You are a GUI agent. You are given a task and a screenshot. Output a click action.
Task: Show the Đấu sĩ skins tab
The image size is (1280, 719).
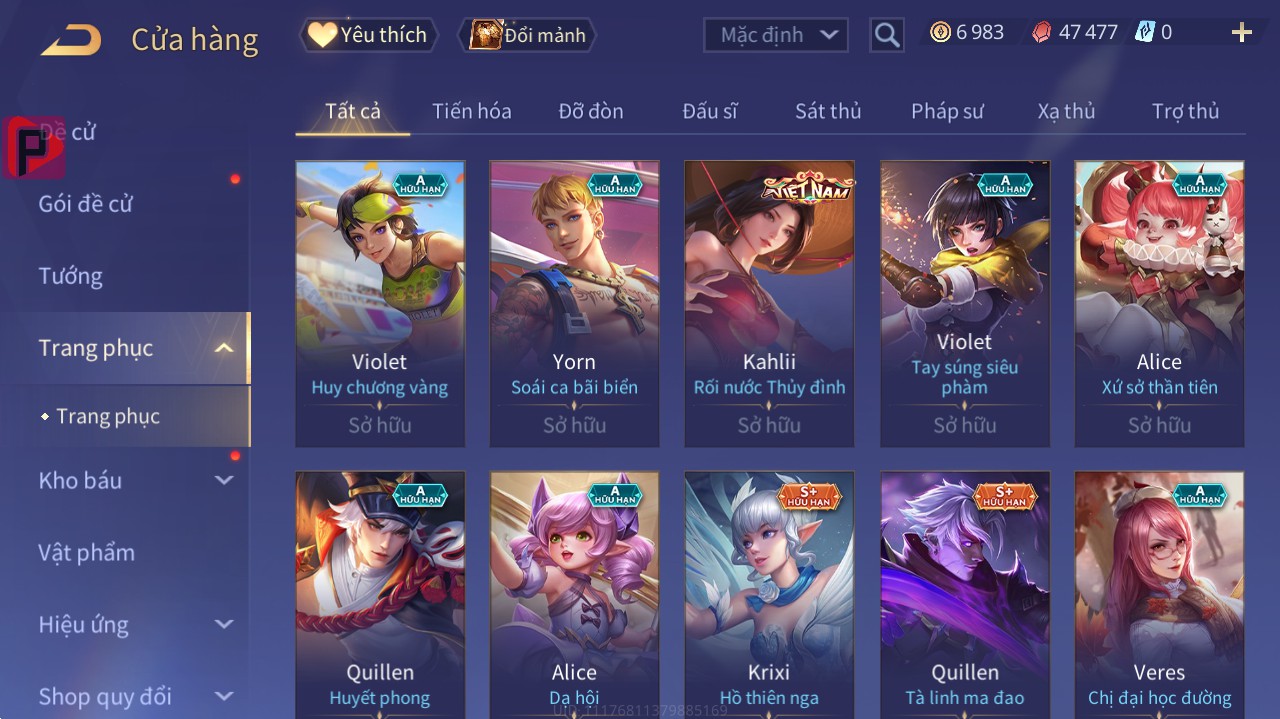[x=709, y=111]
